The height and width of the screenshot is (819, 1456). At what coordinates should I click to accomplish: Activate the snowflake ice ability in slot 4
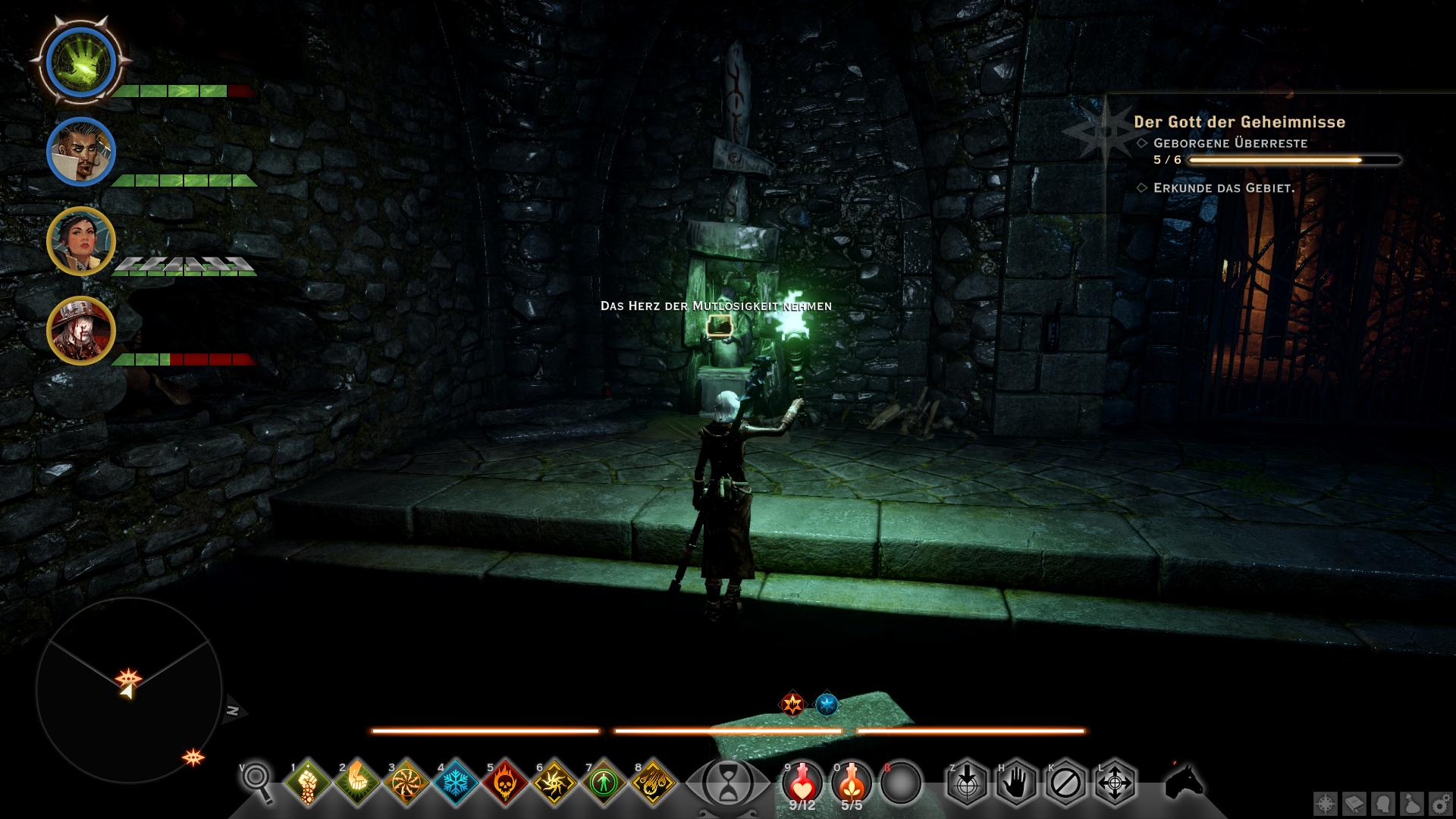click(x=457, y=783)
